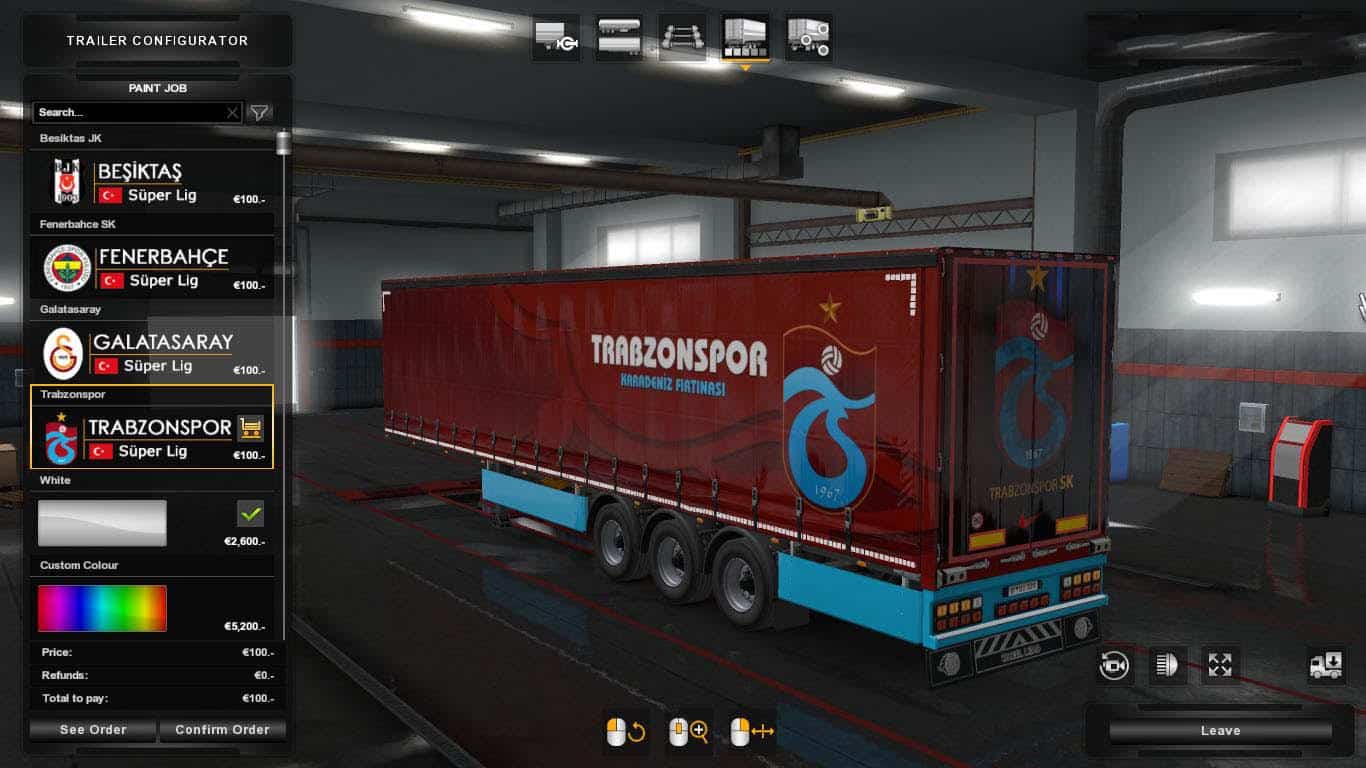The height and width of the screenshot is (768, 1366).
Task: Open the Custom Colour rainbow swatch
Action: pos(102,608)
